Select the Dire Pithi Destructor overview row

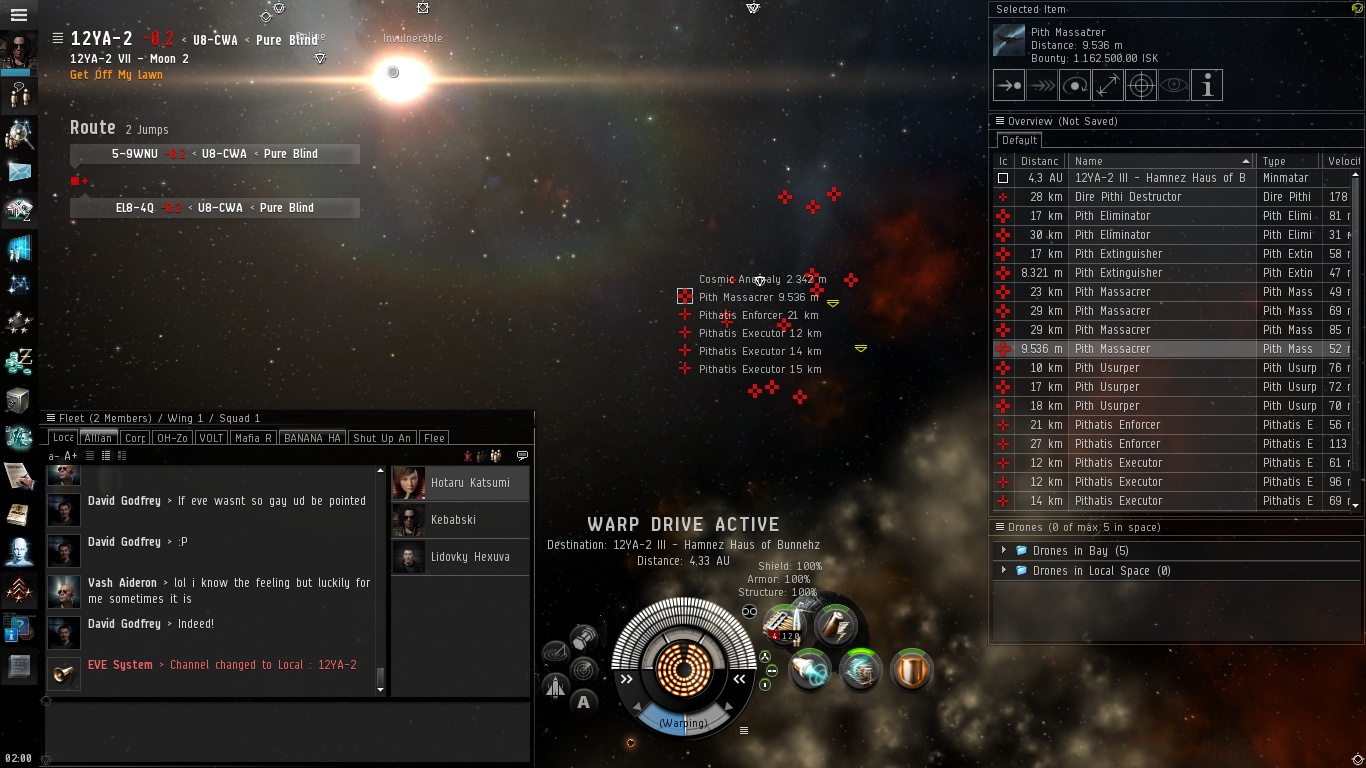click(x=1128, y=197)
